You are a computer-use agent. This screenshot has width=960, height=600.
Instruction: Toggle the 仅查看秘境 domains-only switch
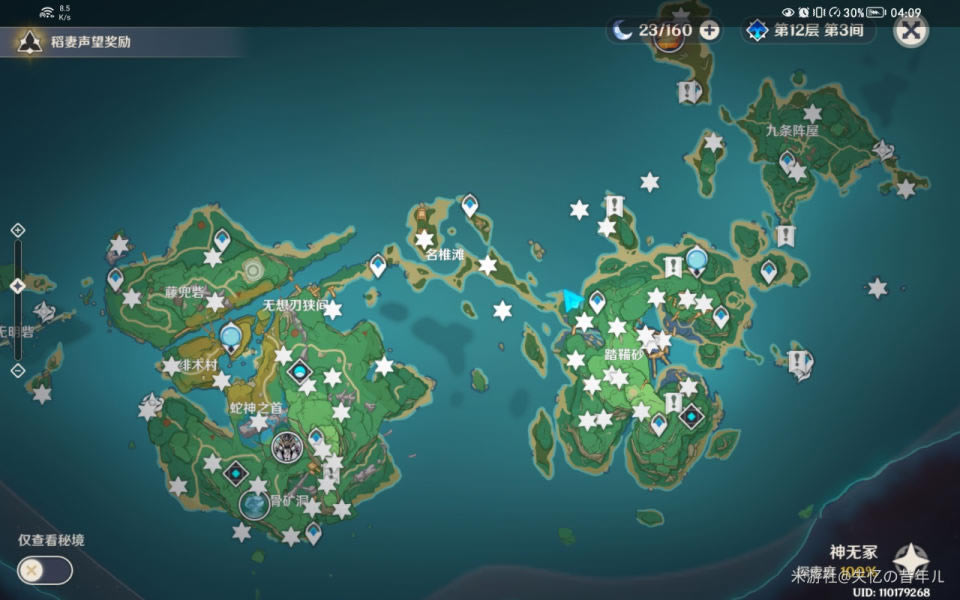tap(44, 570)
